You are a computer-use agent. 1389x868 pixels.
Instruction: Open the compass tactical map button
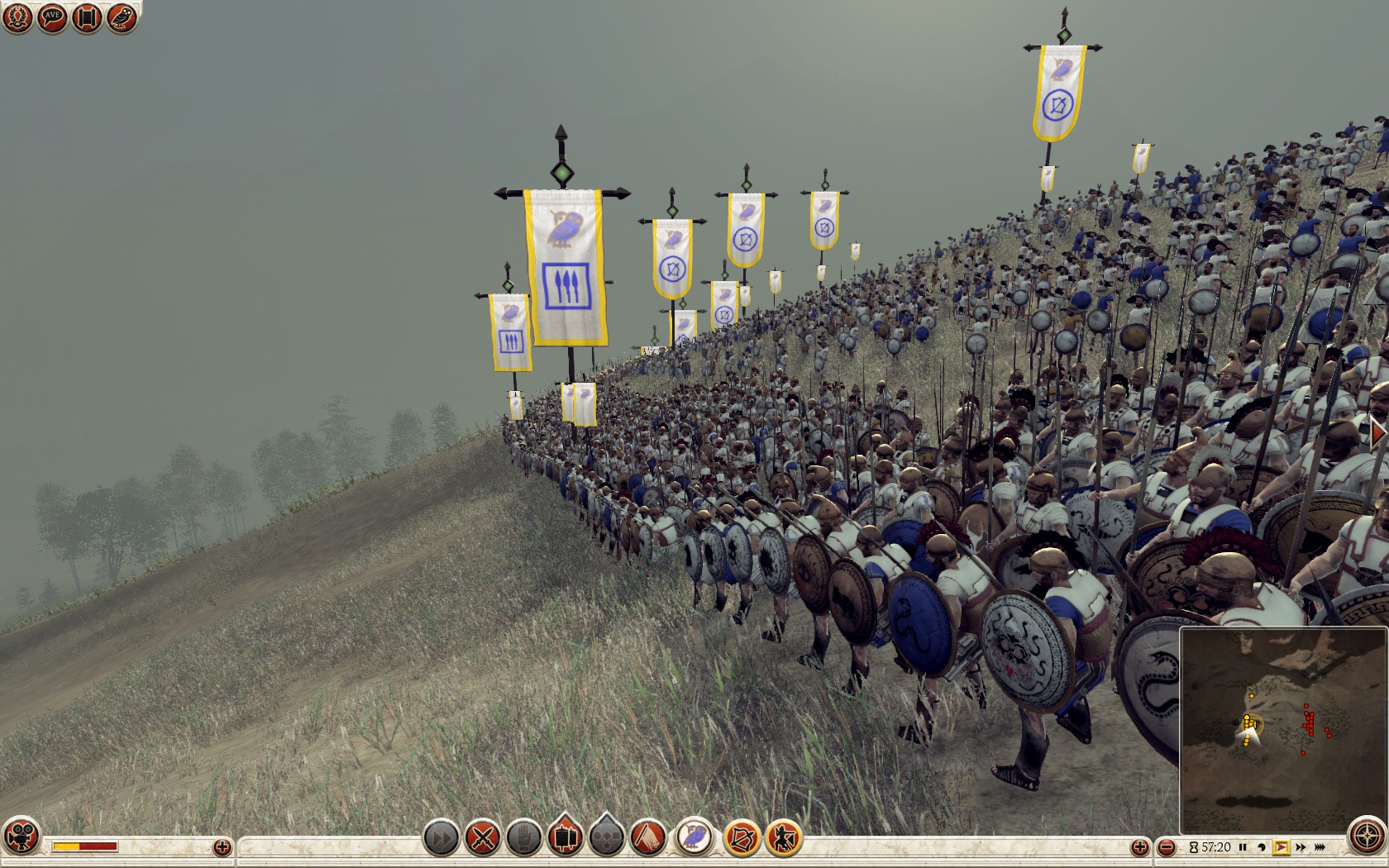(1367, 836)
